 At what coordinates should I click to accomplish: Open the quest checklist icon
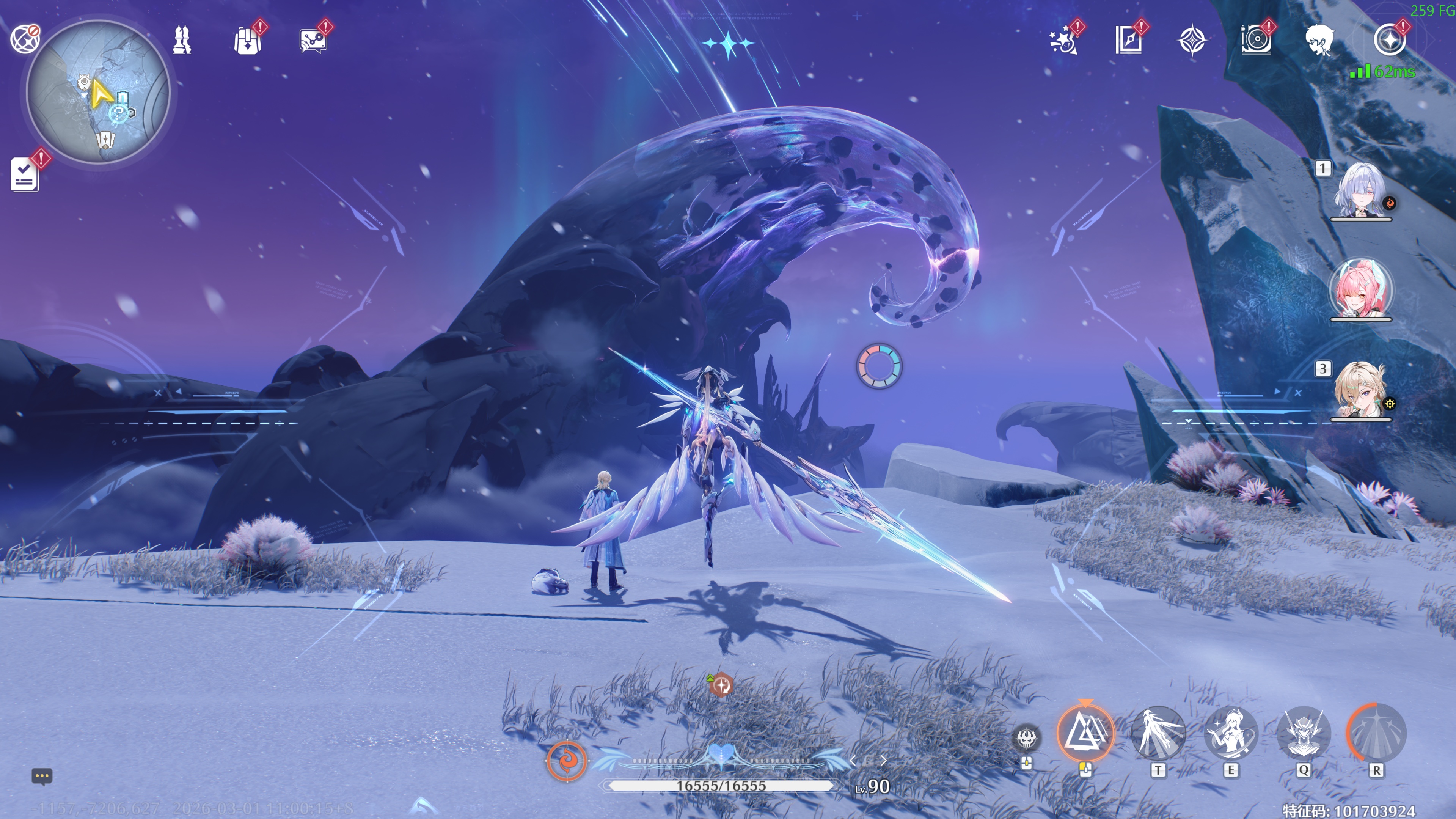25,174
